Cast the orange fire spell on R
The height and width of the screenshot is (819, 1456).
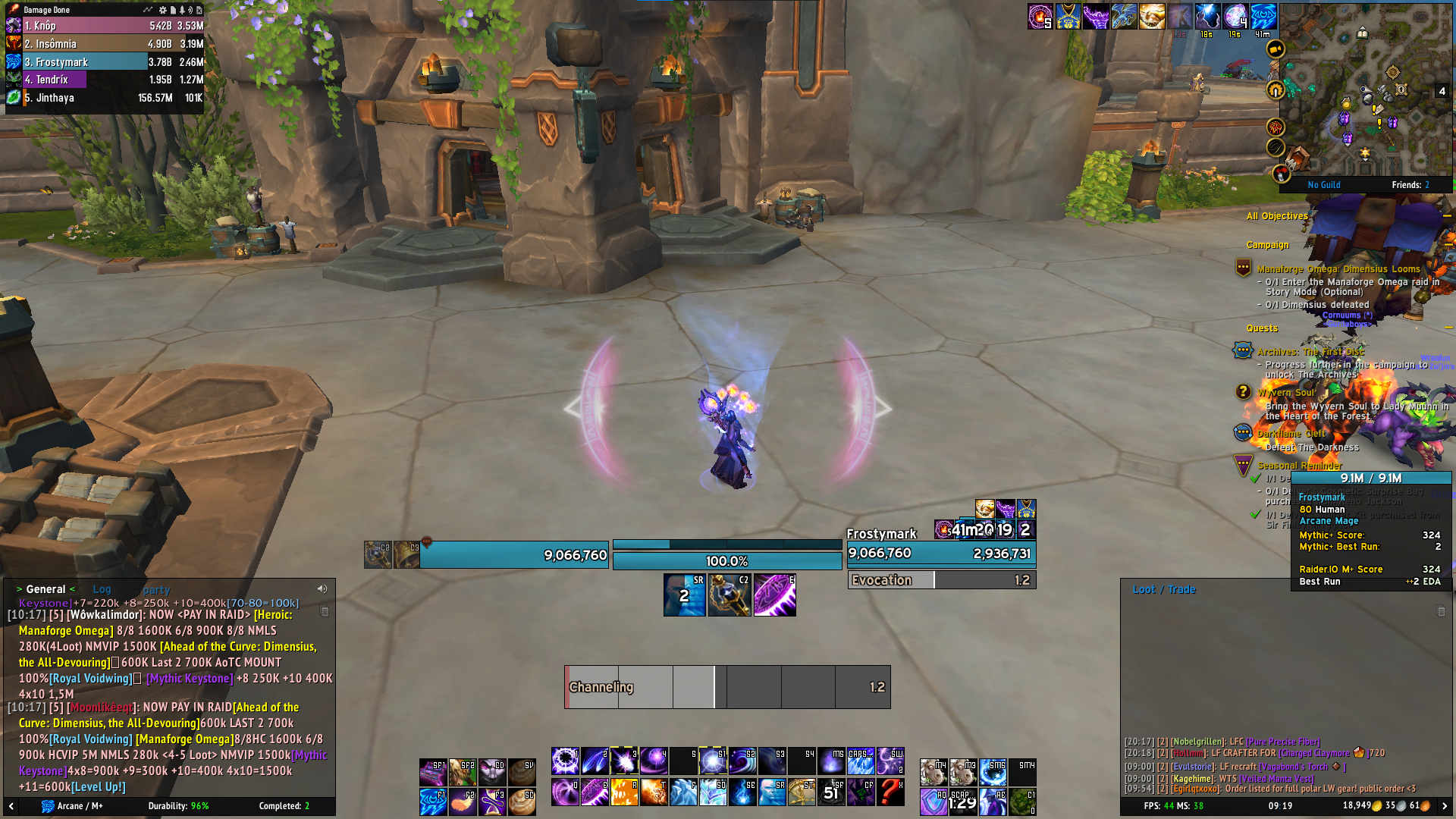coord(624,792)
